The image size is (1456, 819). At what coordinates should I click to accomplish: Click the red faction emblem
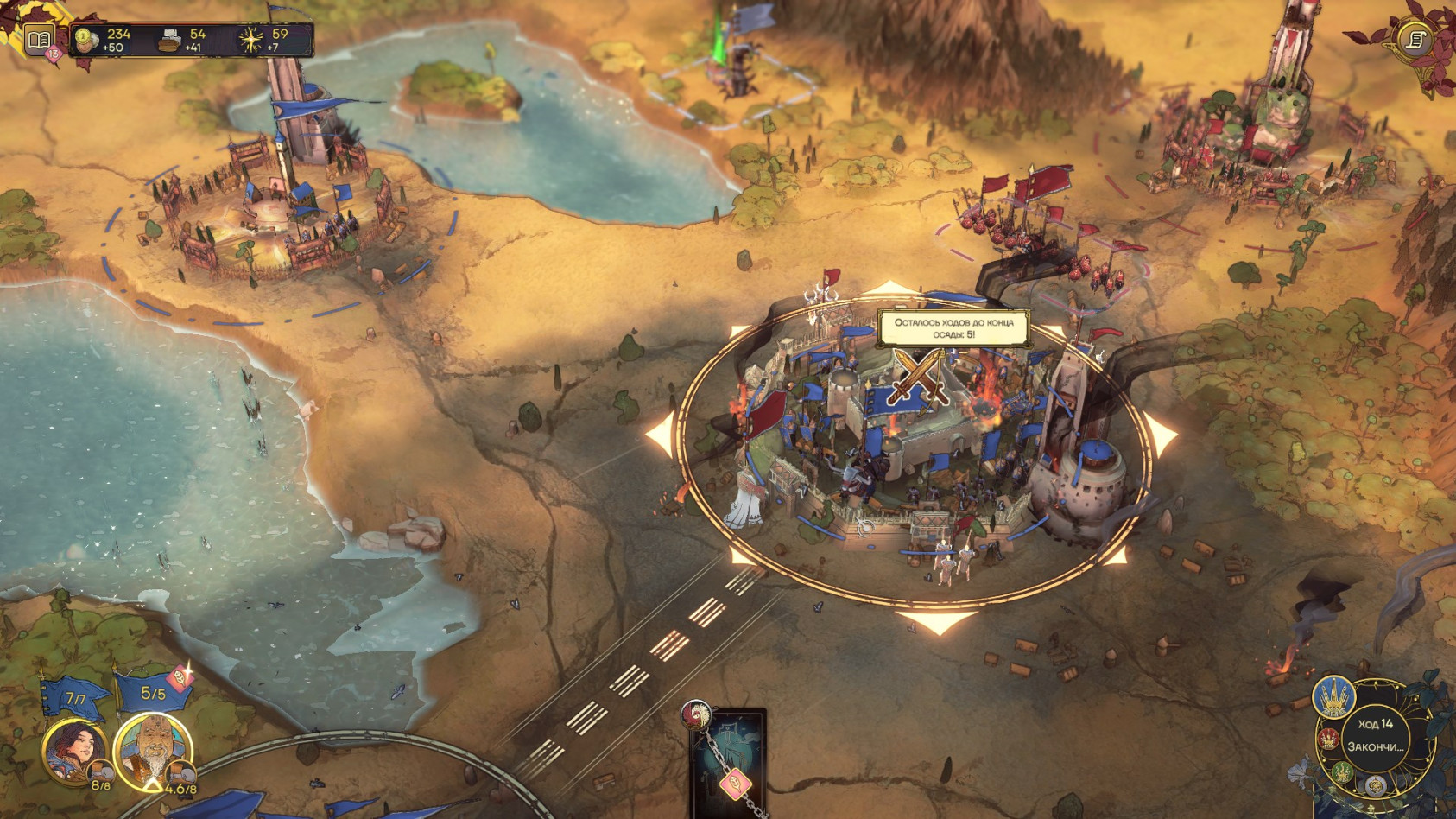pos(1327,740)
